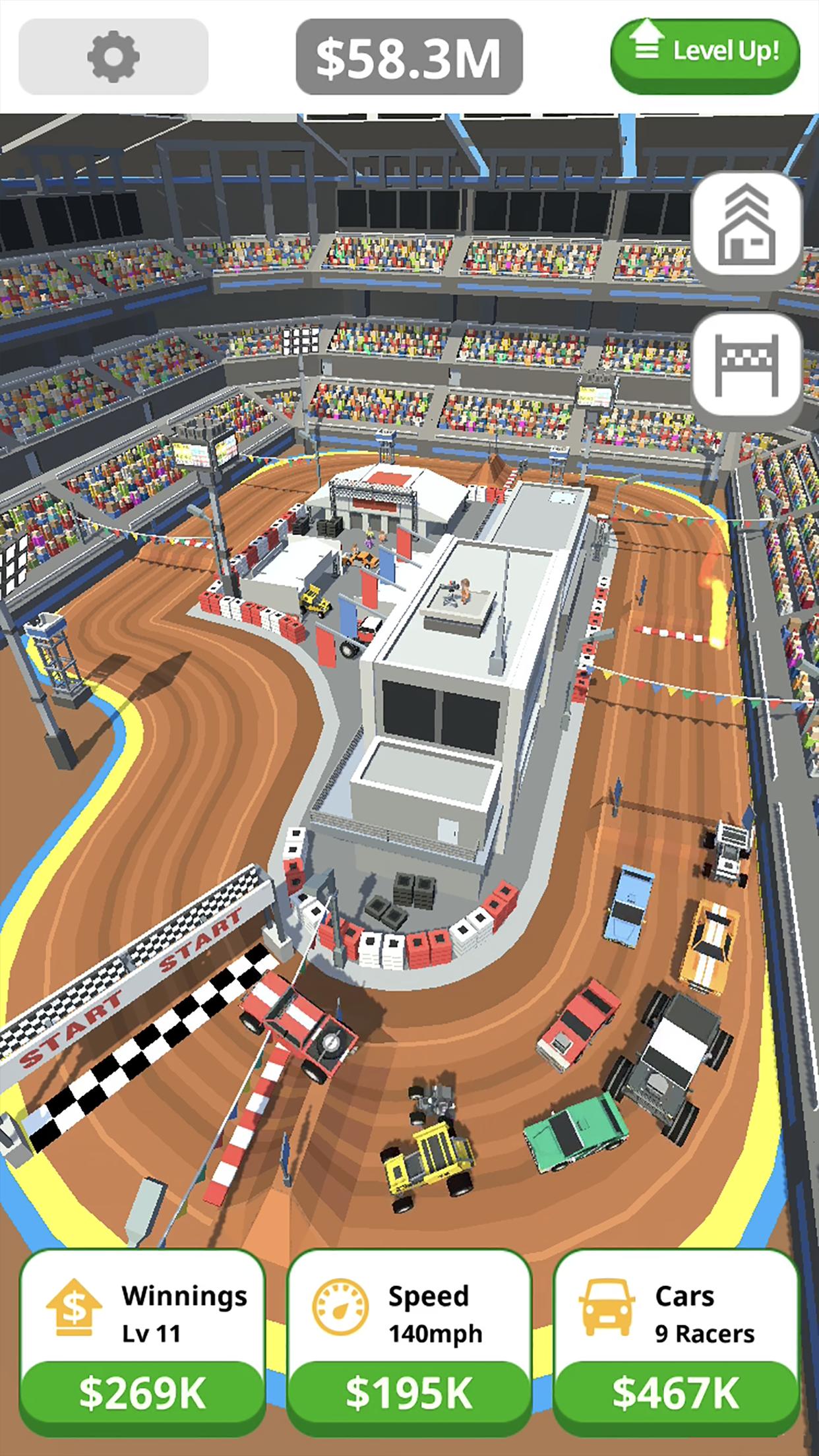
Task: Buy the Winnings upgrade for $269K
Action: [142, 1391]
